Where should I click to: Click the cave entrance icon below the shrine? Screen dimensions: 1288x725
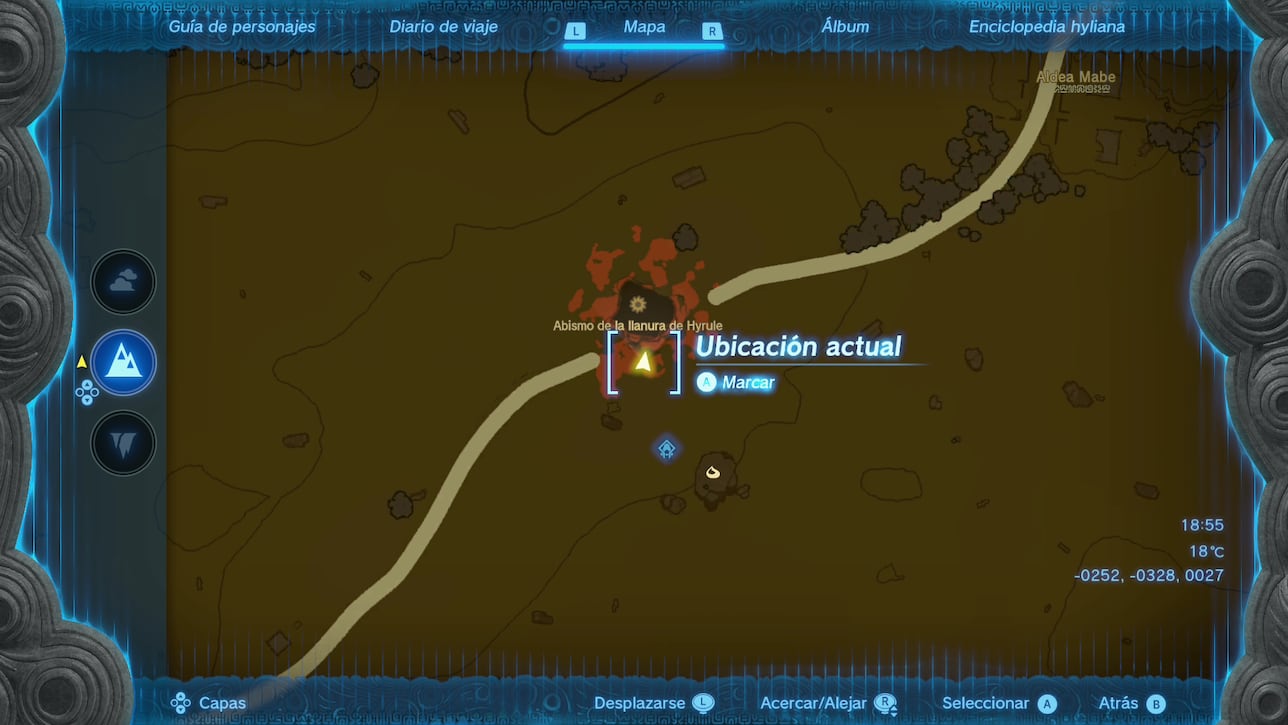712,472
